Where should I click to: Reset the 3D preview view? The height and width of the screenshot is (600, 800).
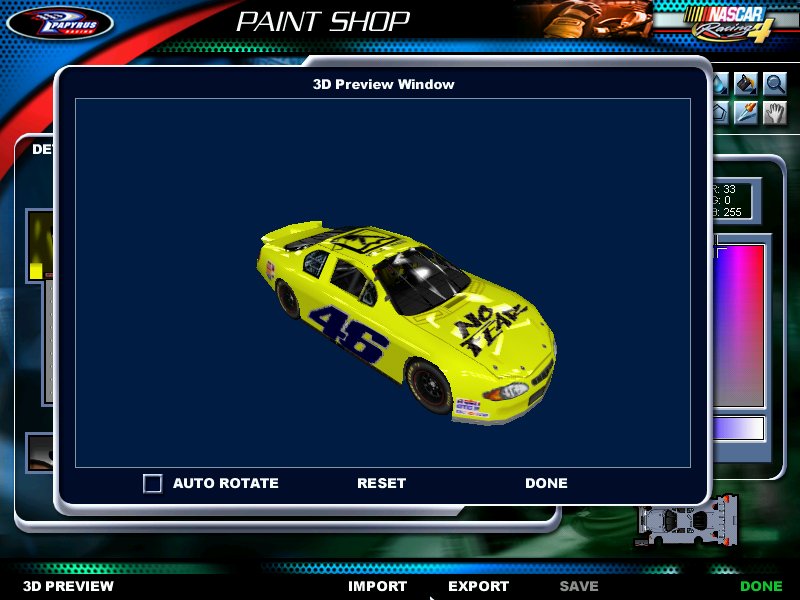click(381, 483)
